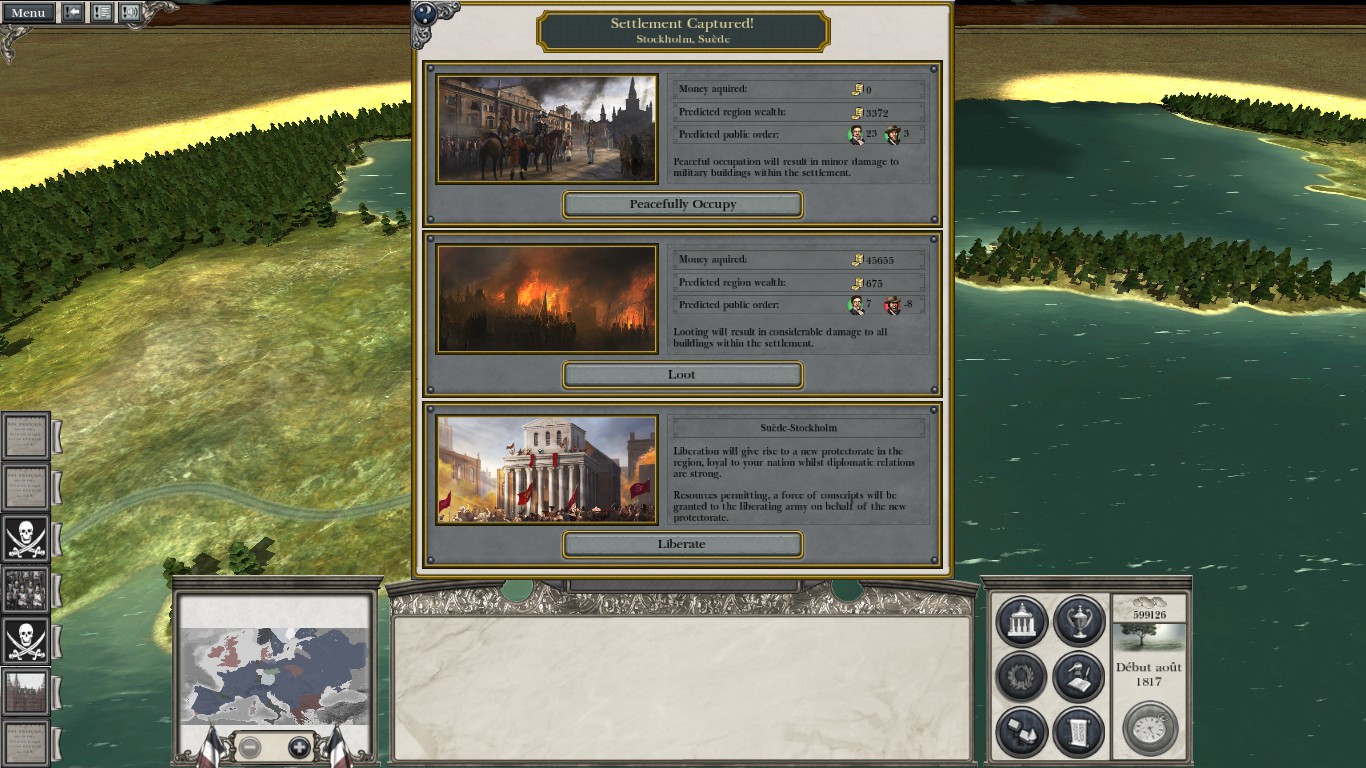Zoom out the minimap with minus

tap(250, 747)
